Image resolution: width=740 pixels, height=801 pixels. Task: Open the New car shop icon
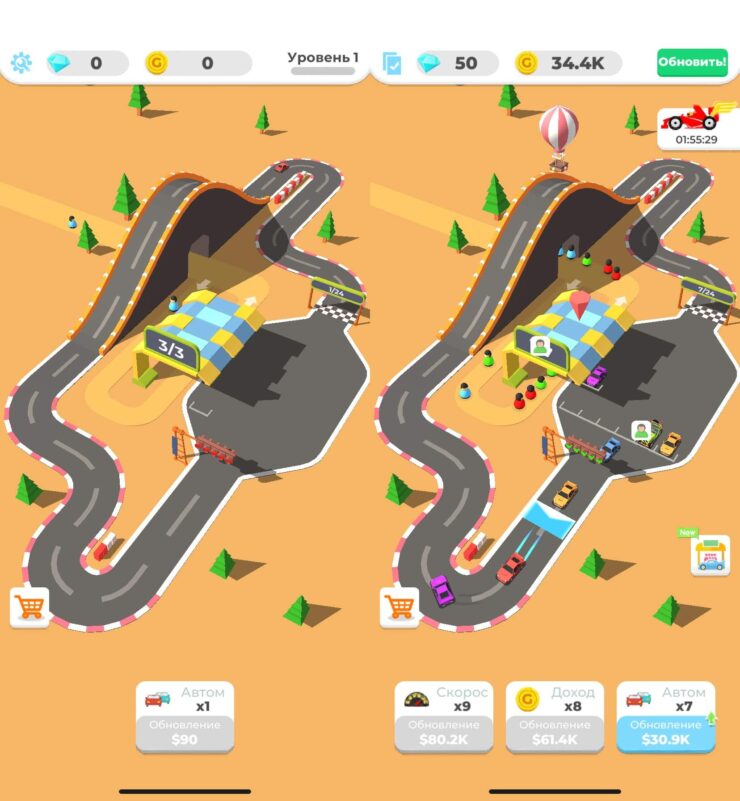[x=709, y=555]
